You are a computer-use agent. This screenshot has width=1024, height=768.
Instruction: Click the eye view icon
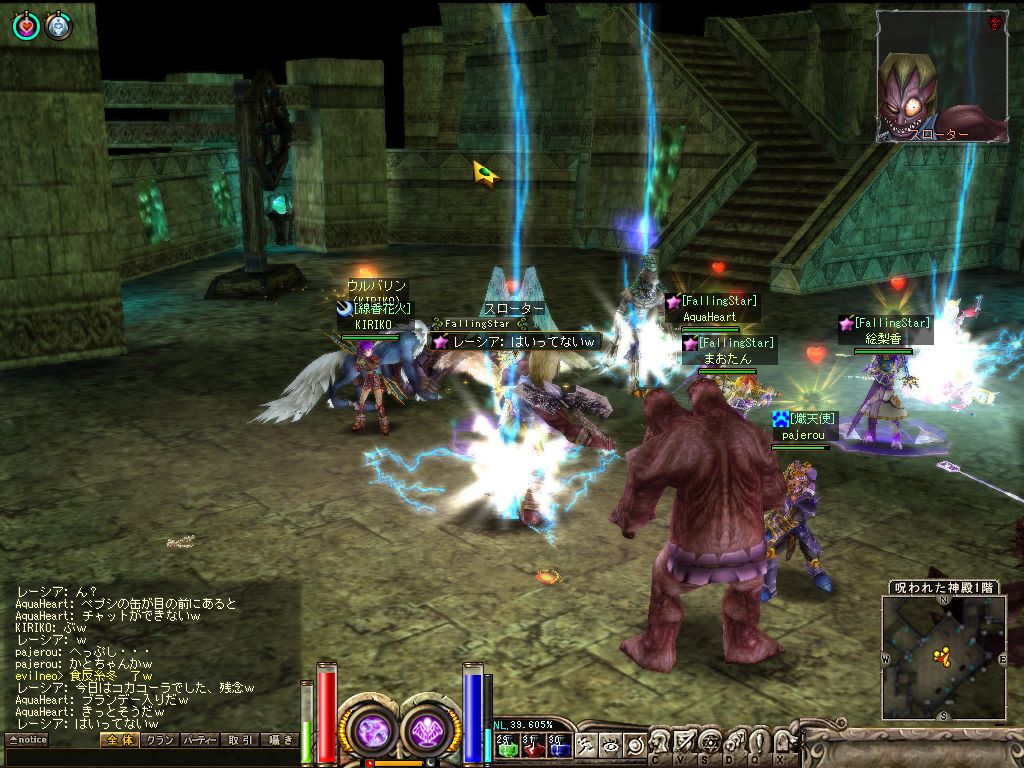click(610, 745)
